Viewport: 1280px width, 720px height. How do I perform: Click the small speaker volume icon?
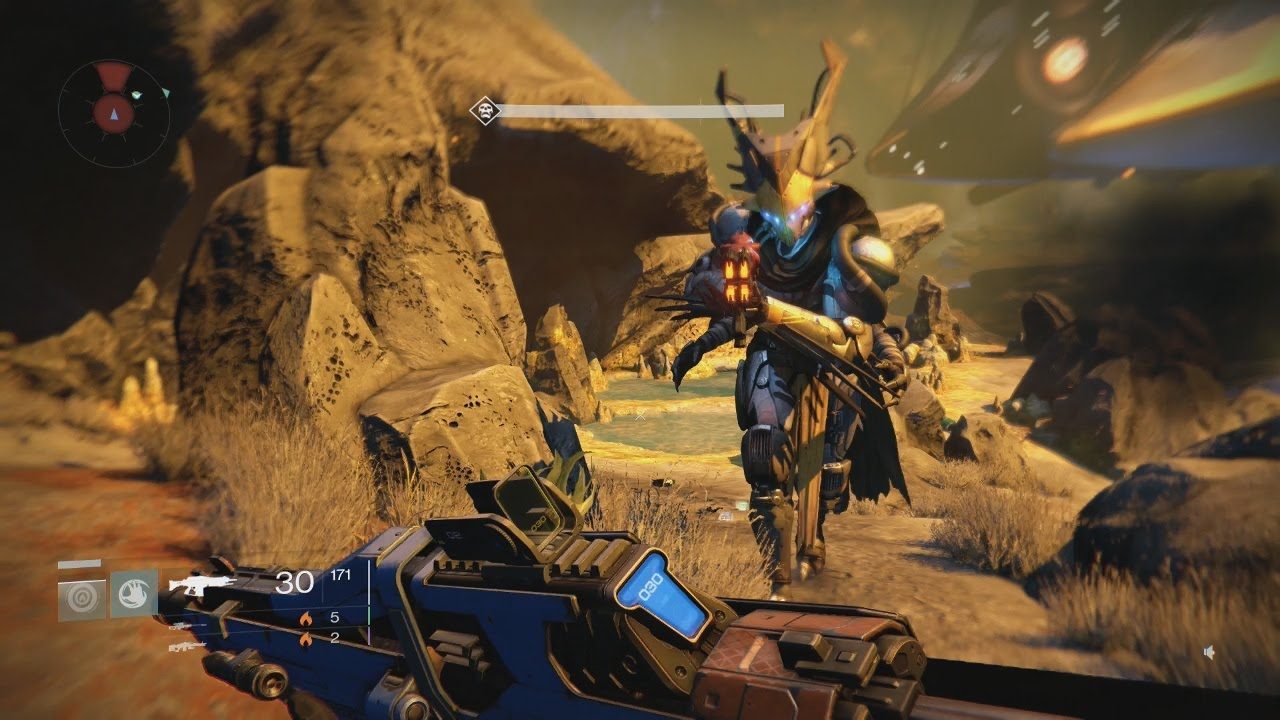click(x=1209, y=652)
